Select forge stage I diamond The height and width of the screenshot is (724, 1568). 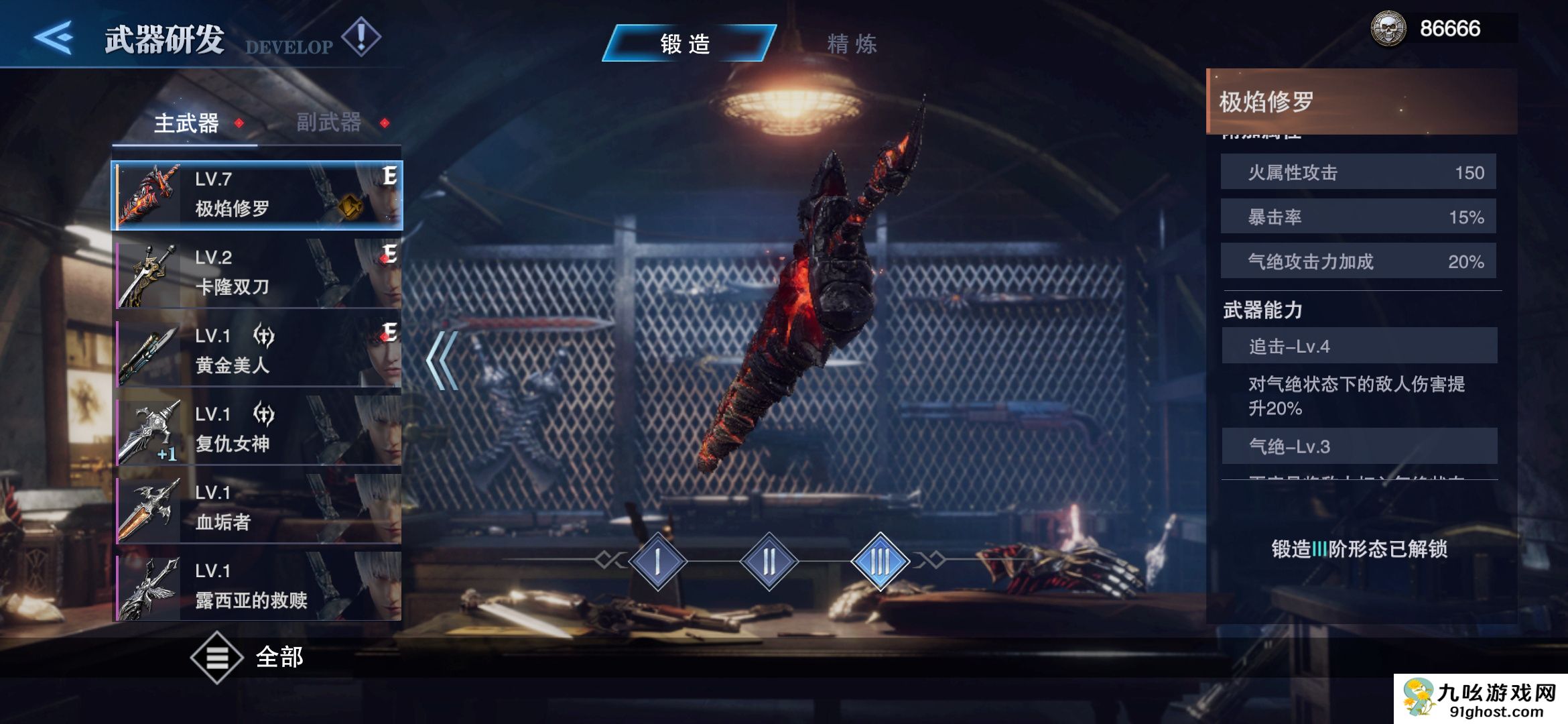click(658, 561)
